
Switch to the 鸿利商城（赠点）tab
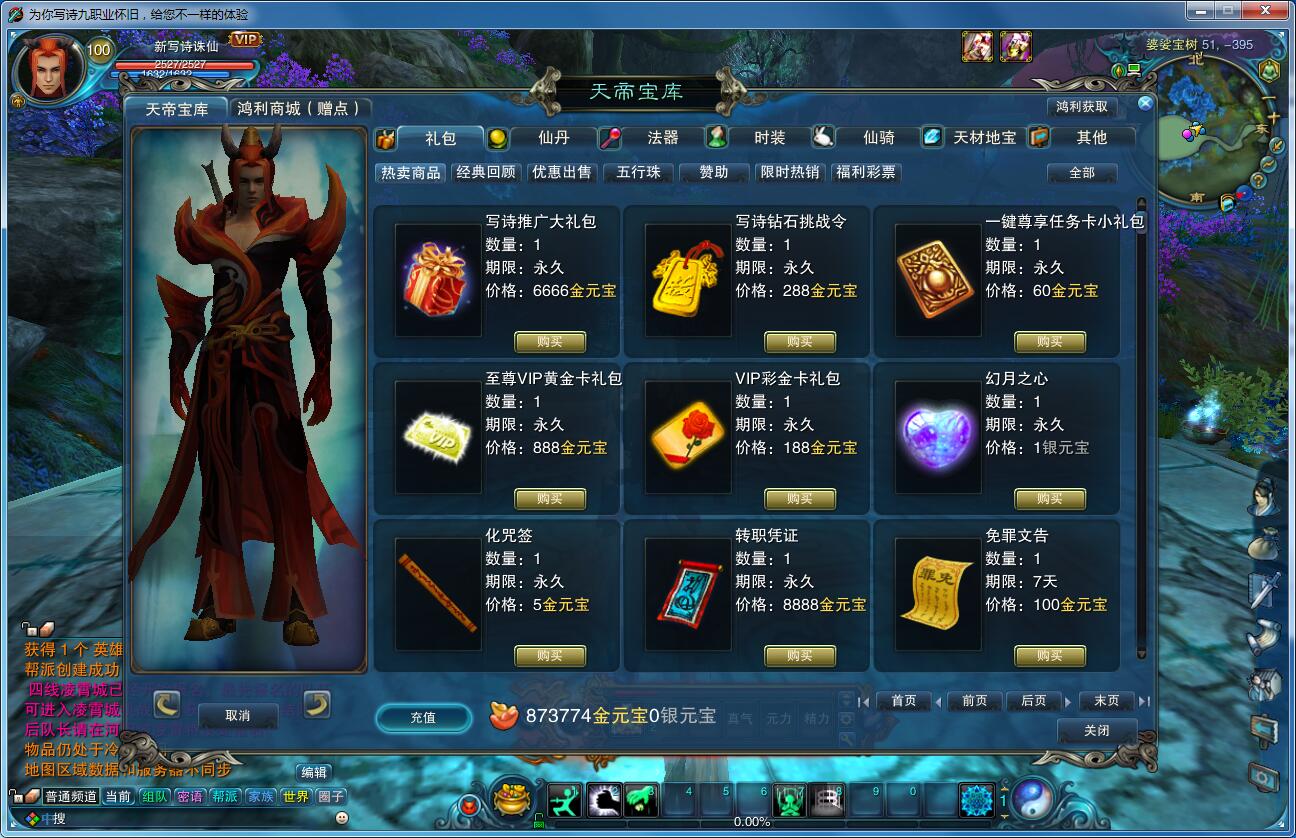tap(295, 107)
